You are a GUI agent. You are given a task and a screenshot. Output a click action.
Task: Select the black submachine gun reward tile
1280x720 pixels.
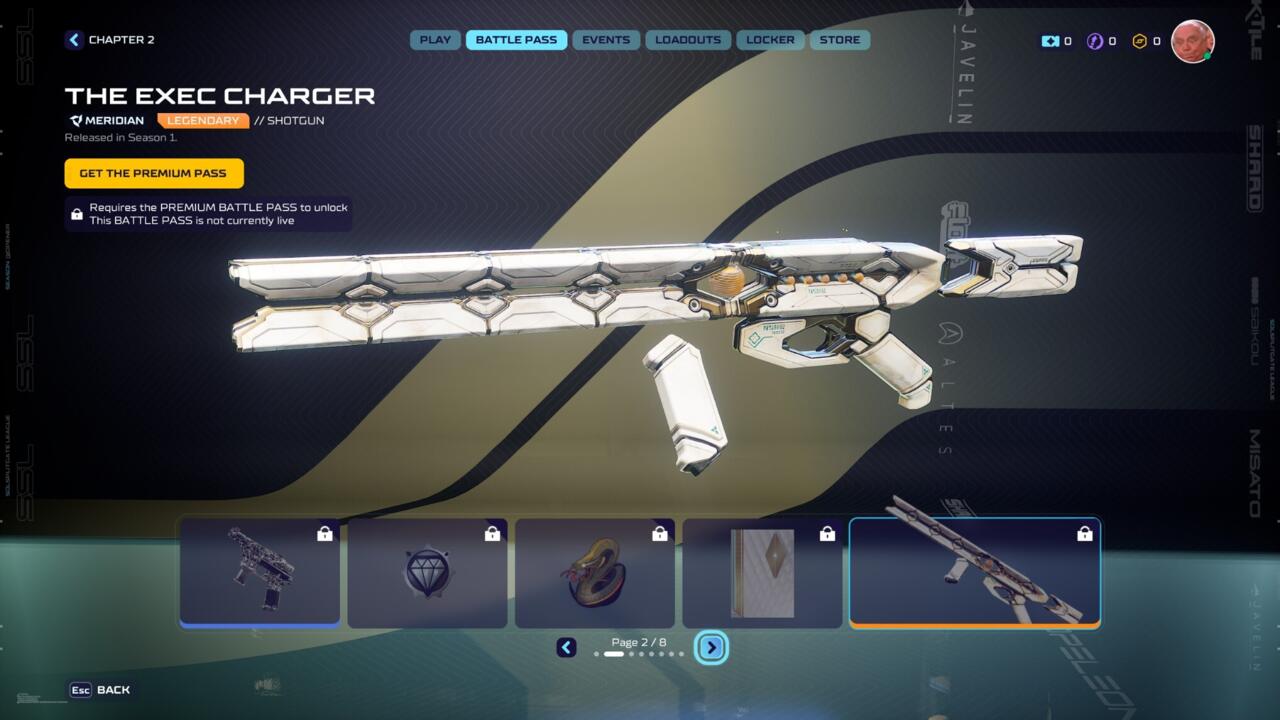pyautogui.click(x=260, y=572)
